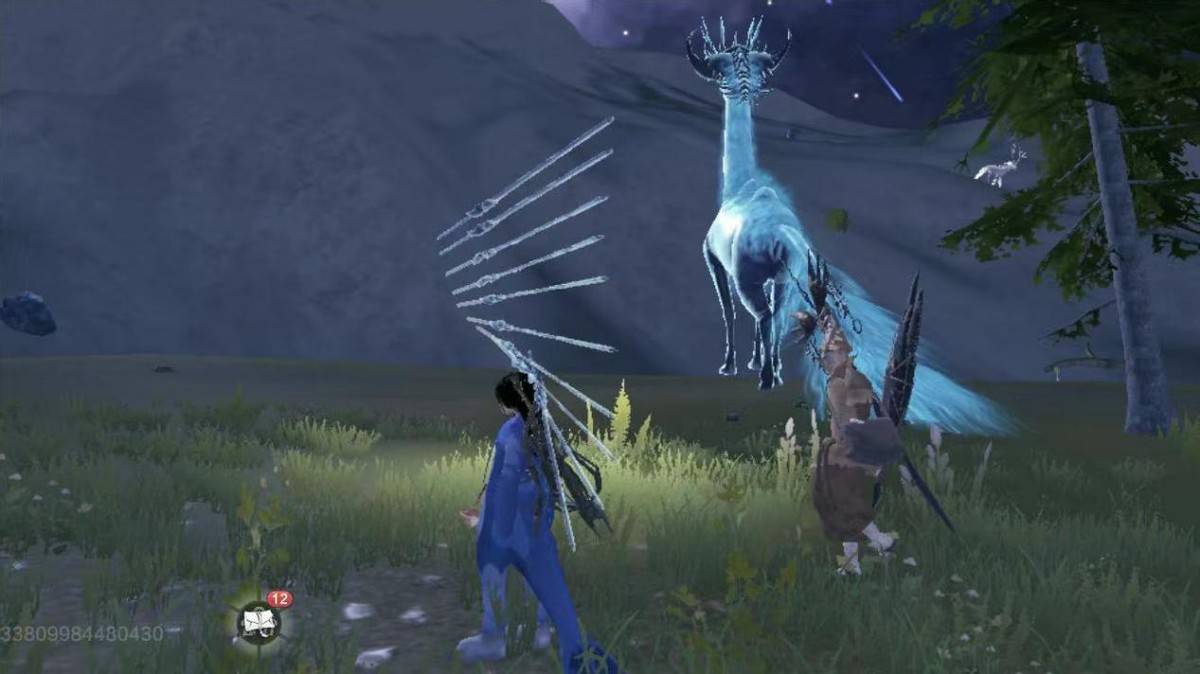Open the book icon with 12 notifications

pos(259,622)
